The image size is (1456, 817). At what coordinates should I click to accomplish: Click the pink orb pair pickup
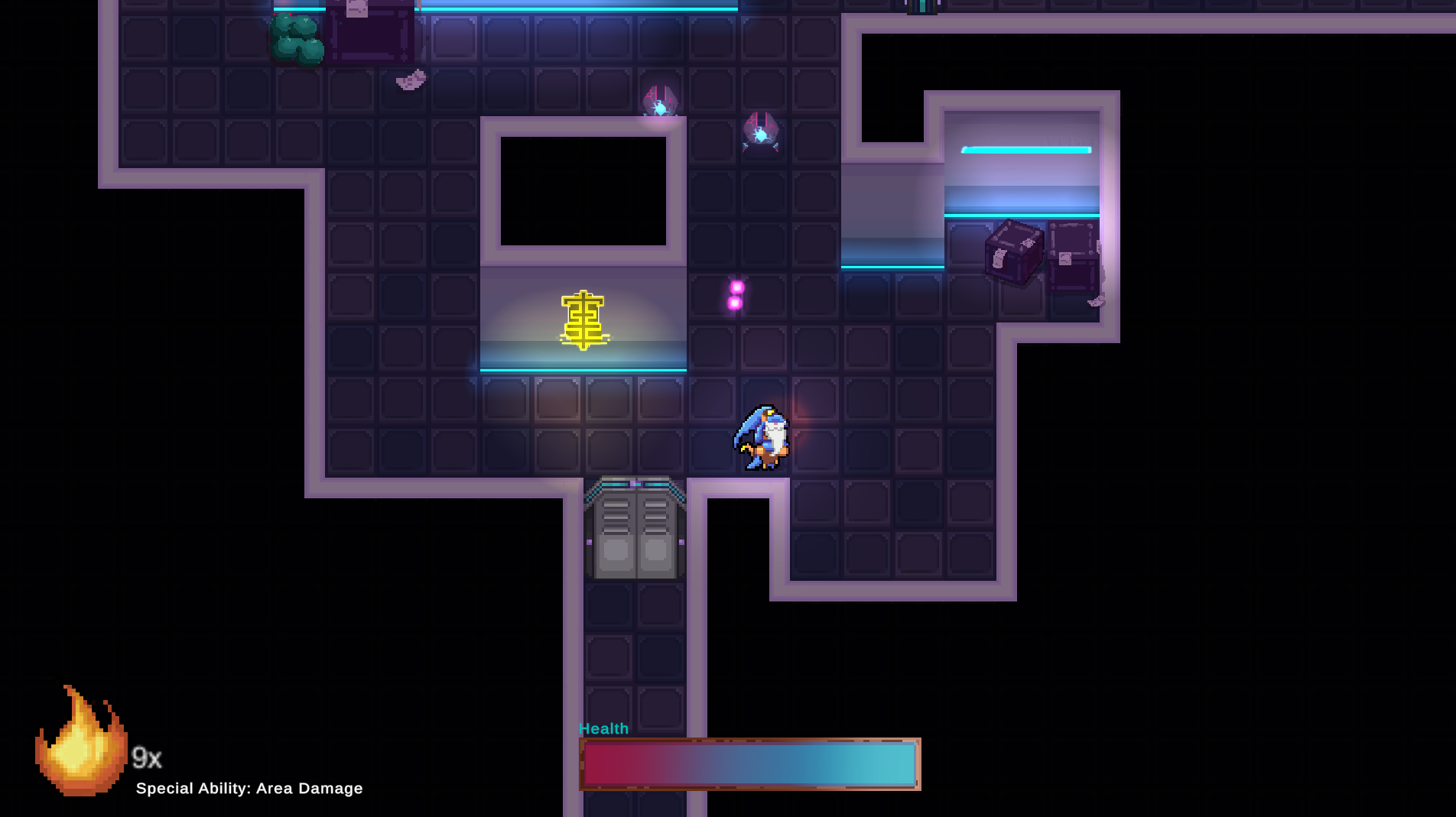point(734,294)
